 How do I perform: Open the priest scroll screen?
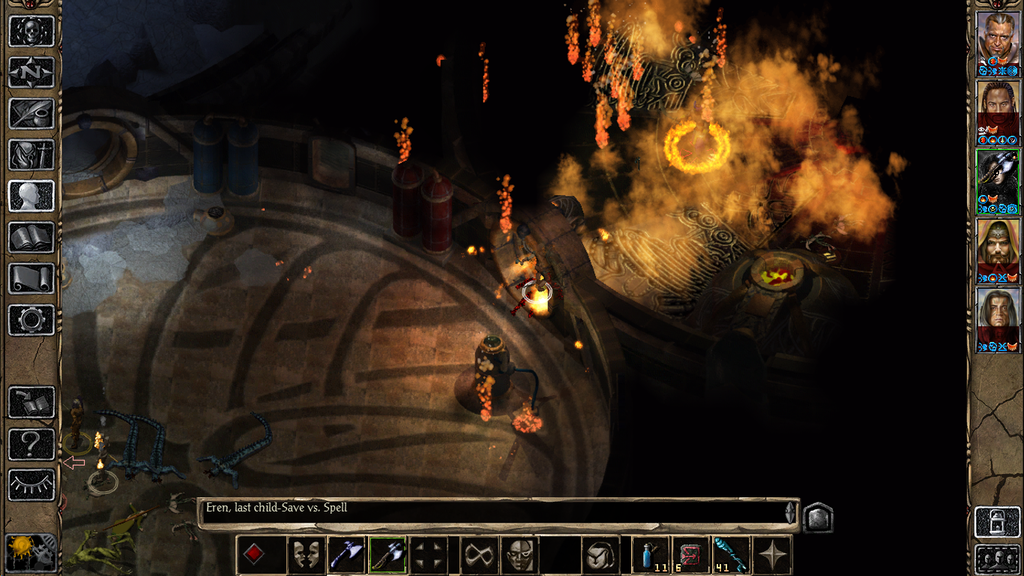click(x=31, y=278)
